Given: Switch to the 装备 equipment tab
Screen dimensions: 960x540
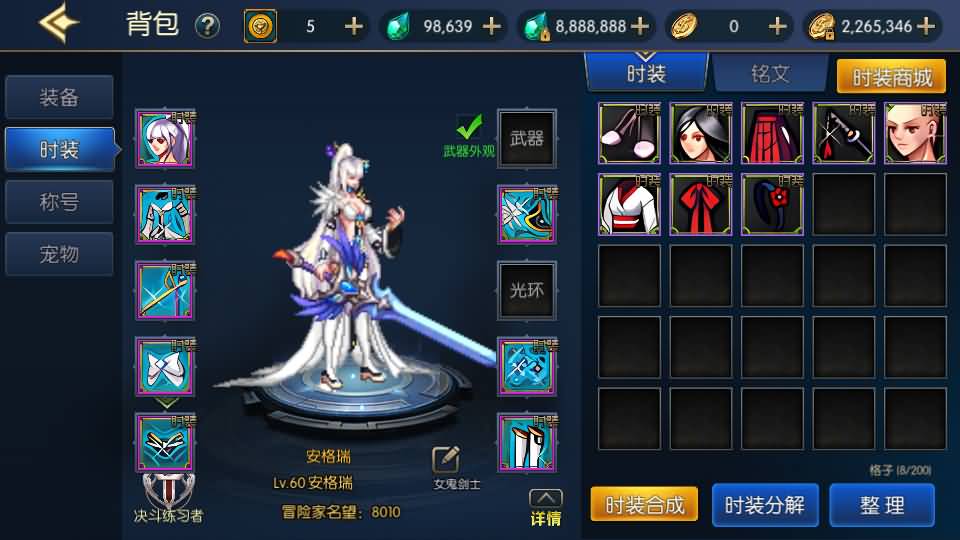Looking at the screenshot, I should pyautogui.click(x=59, y=98).
